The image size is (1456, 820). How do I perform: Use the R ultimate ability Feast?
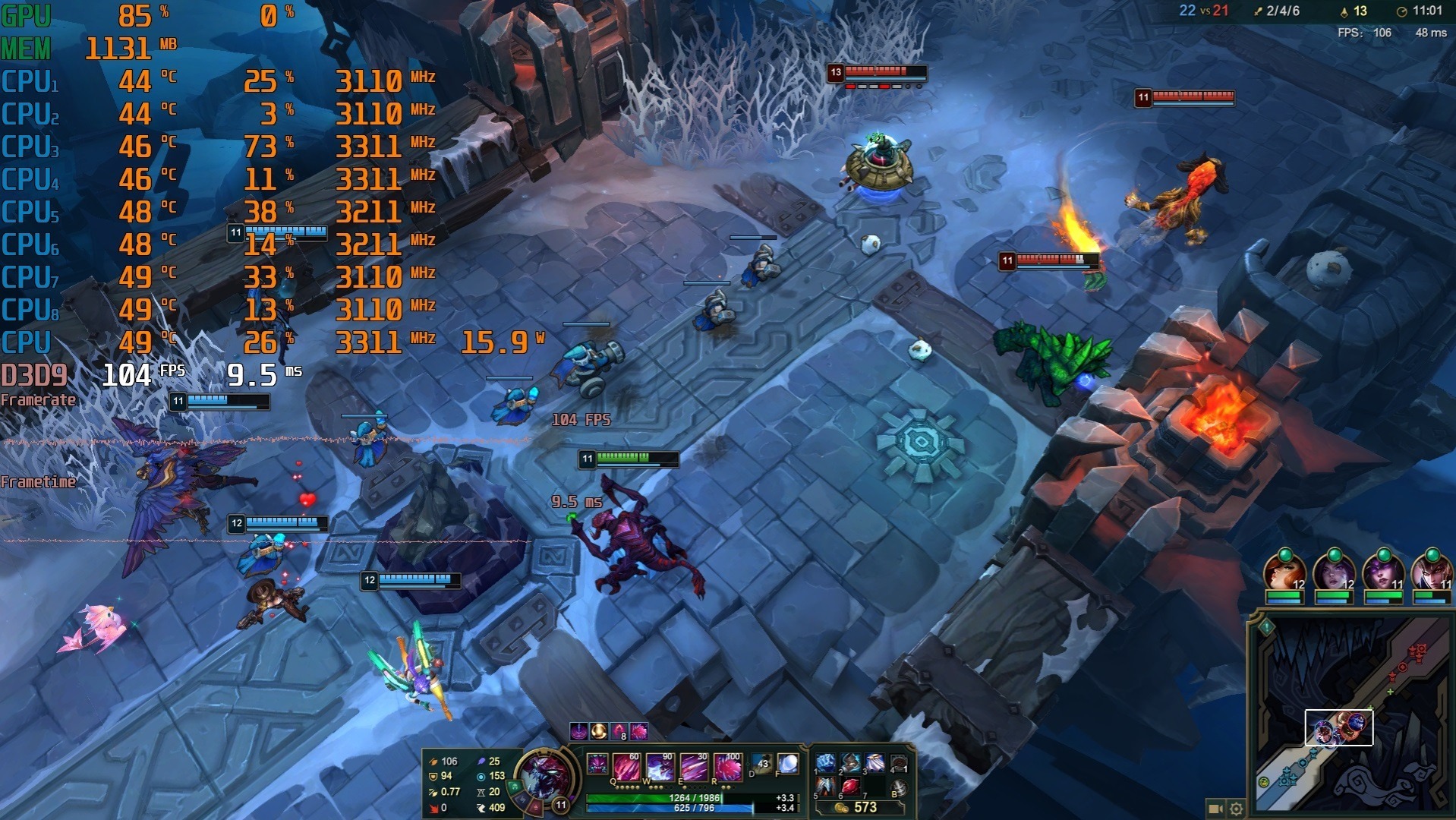tap(726, 768)
